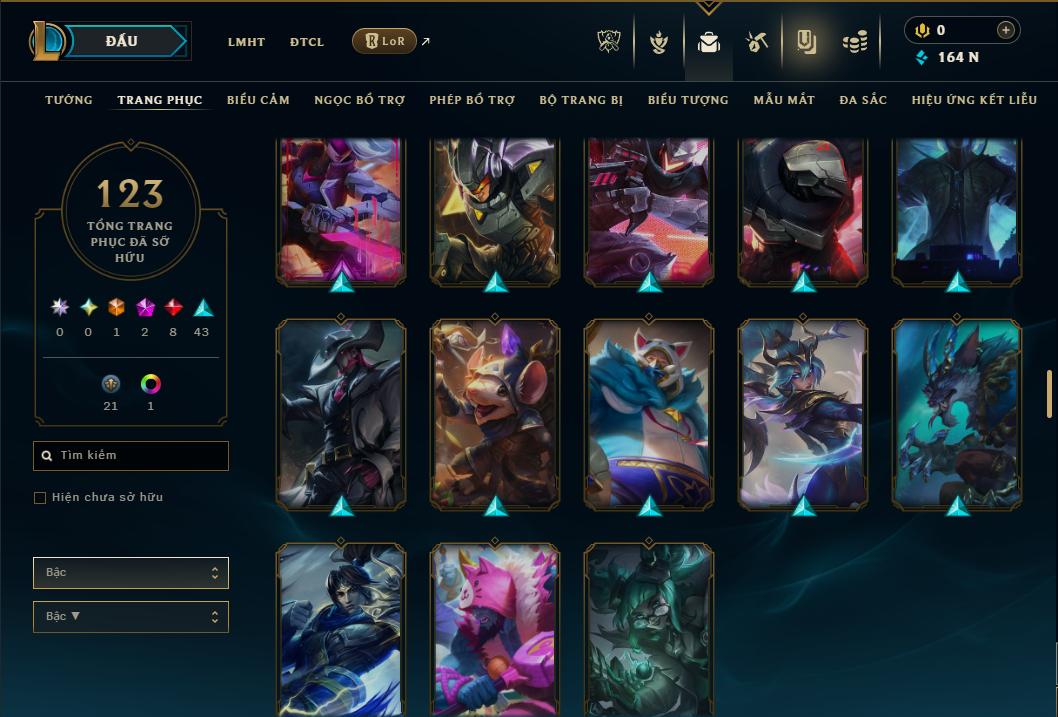Open the LoR external link
The height and width of the screenshot is (717, 1058).
(385, 41)
